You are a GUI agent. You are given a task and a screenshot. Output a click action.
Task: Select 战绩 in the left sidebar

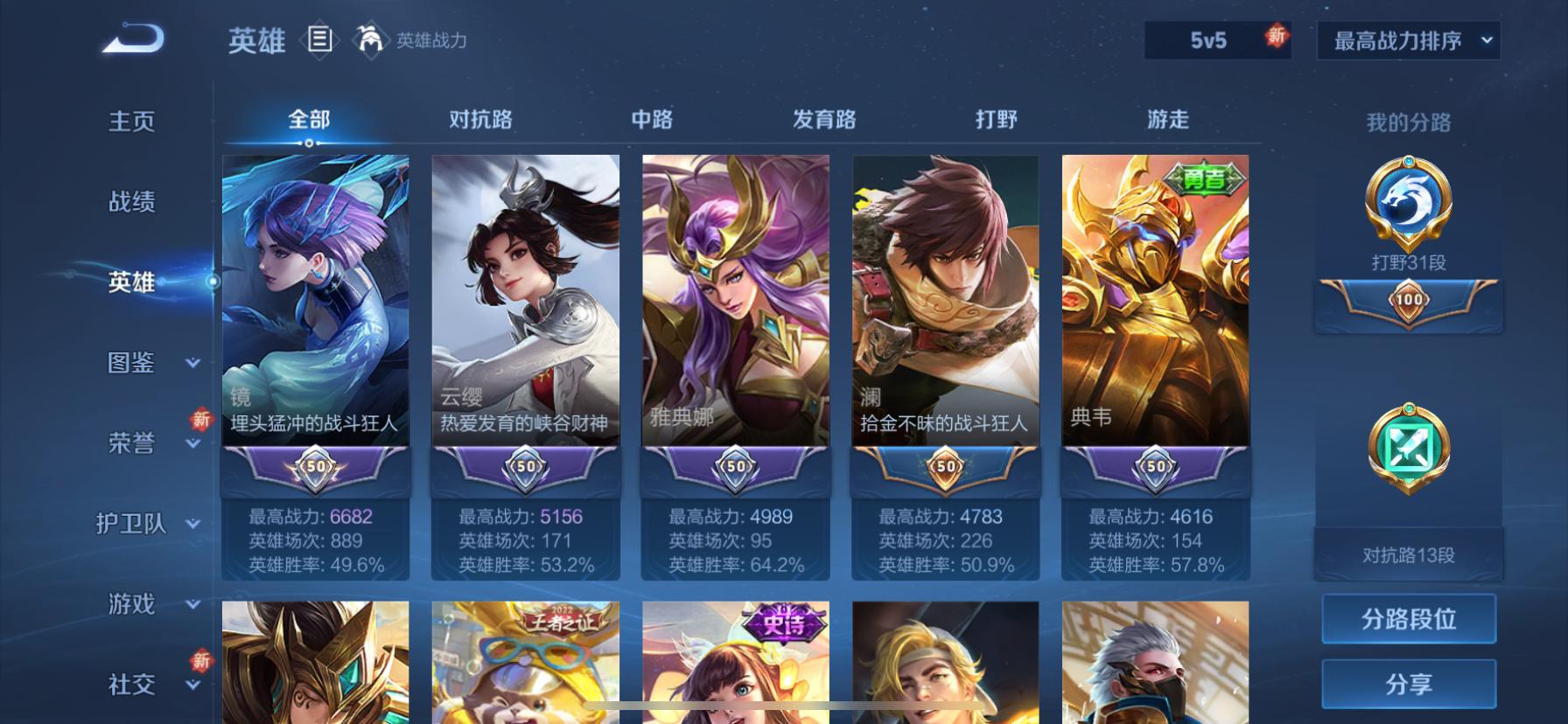(x=131, y=202)
